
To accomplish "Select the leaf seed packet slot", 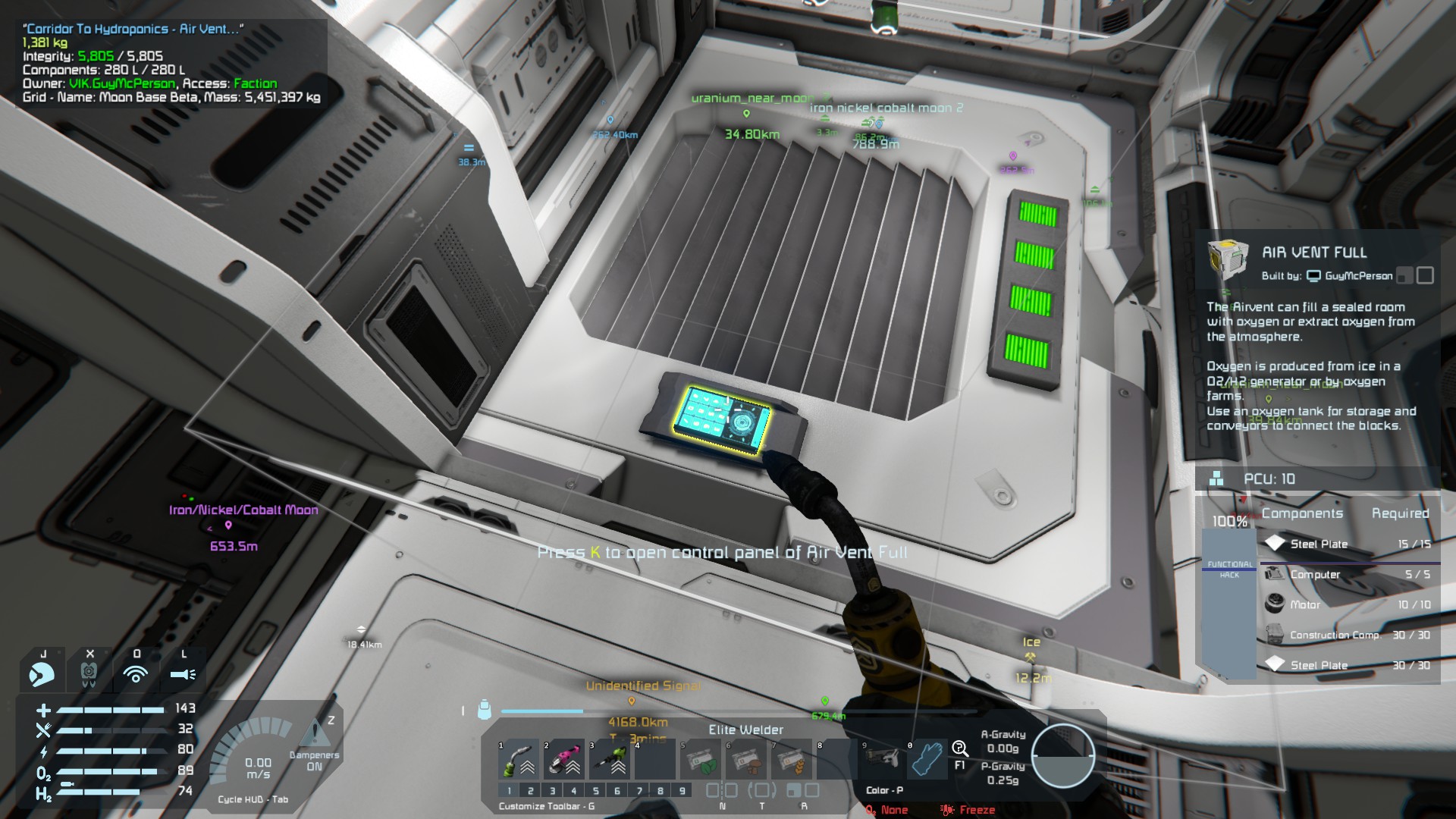I will [x=701, y=759].
